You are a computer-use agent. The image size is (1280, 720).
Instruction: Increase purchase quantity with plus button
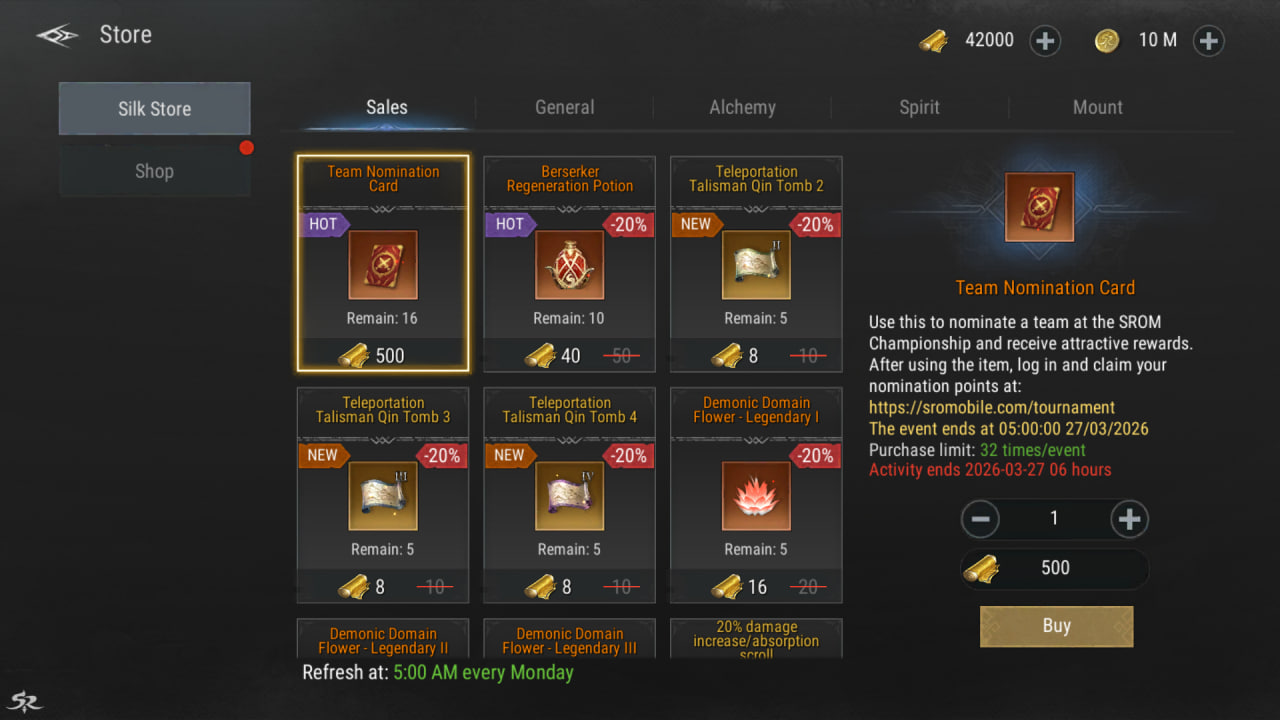pyautogui.click(x=1129, y=519)
